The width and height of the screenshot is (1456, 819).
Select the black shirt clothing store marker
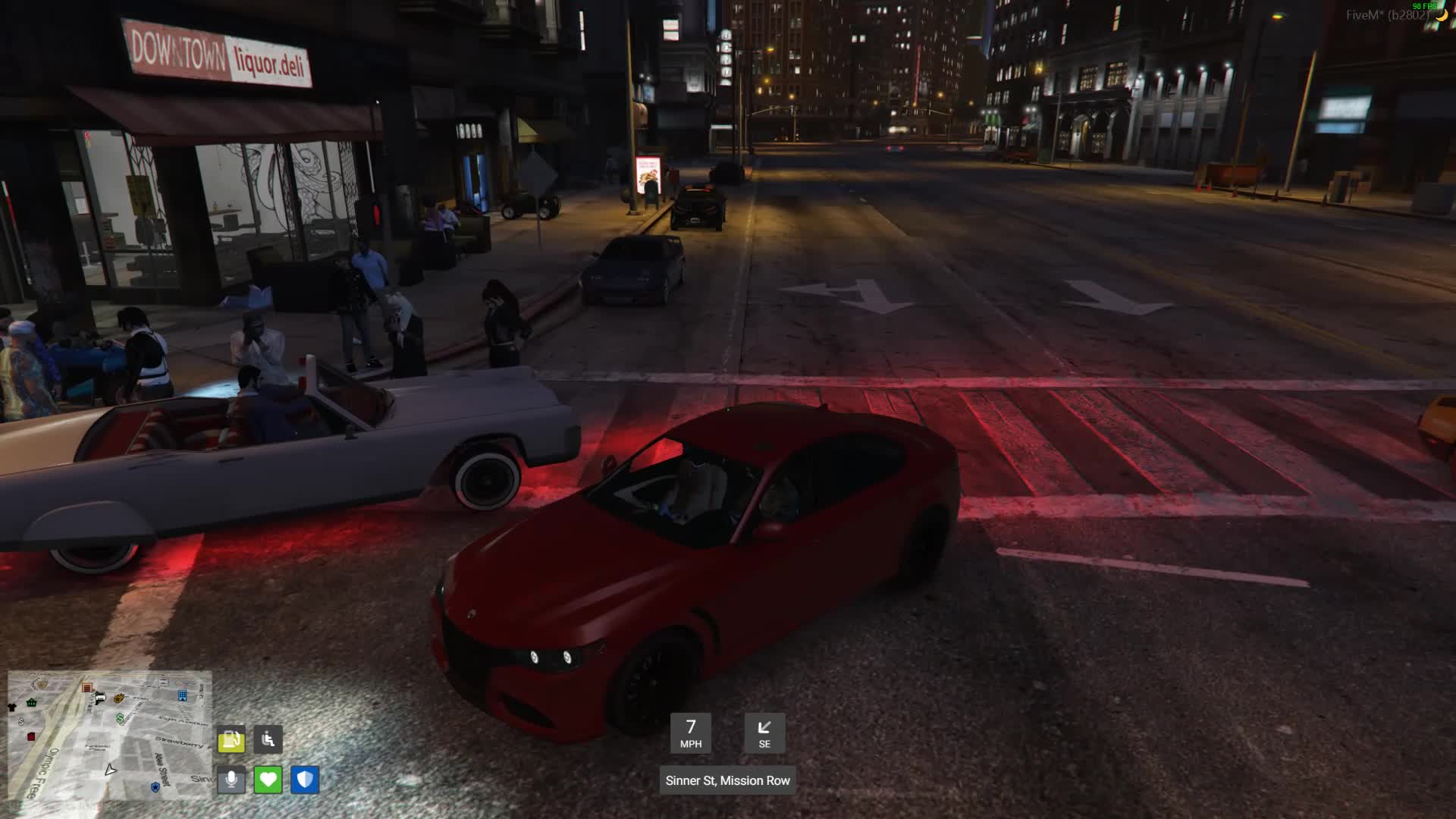[12, 708]
